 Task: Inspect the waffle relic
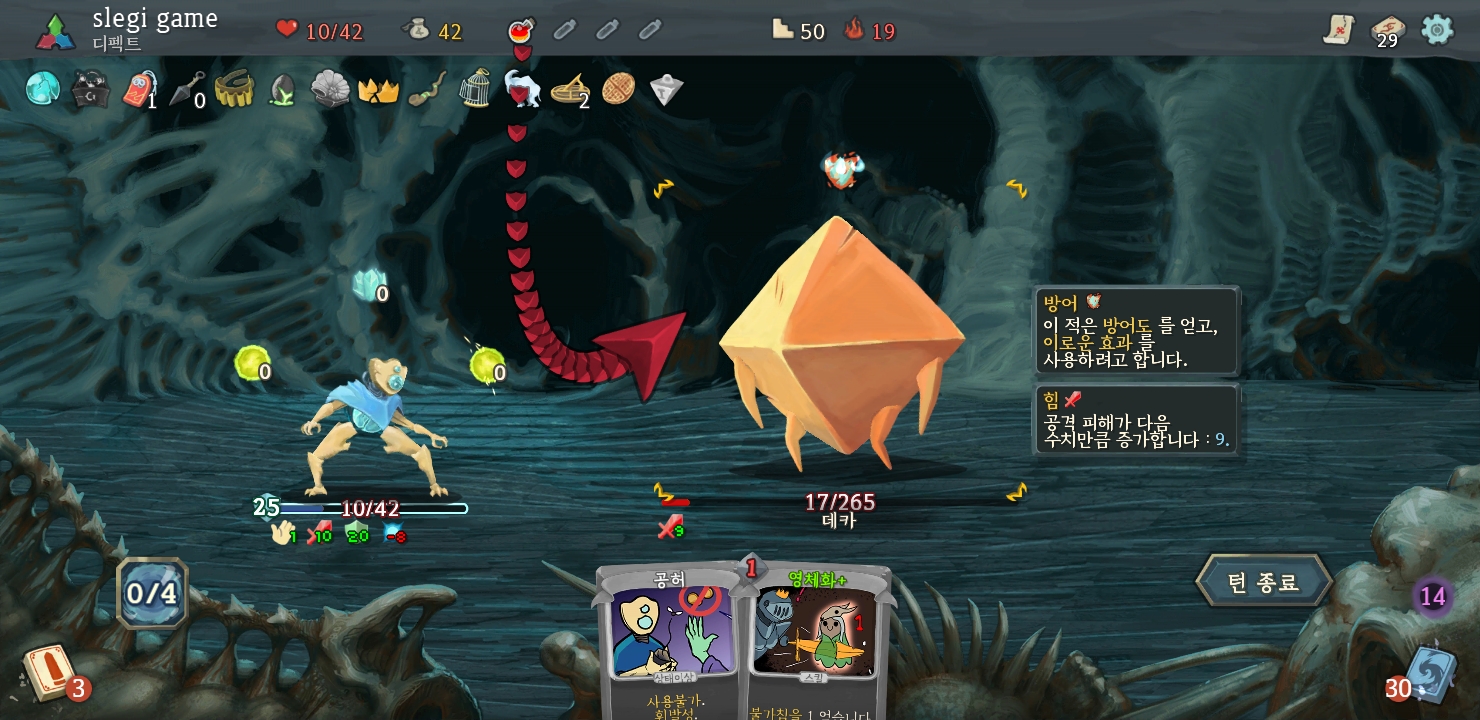(618, 88)
